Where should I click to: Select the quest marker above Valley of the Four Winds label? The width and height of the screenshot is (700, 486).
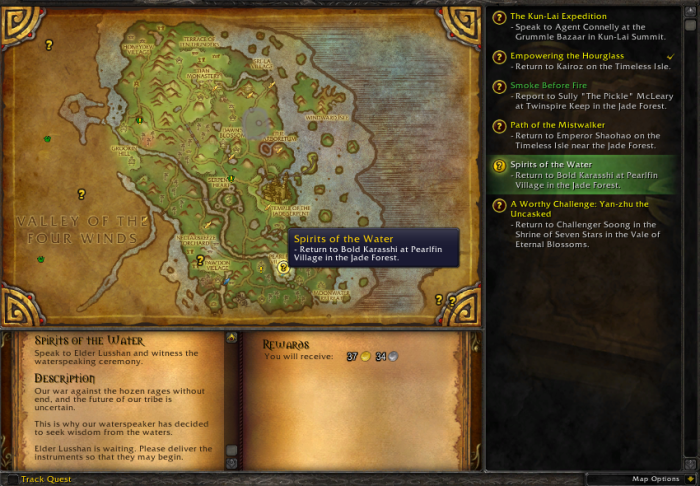tap(81, 194)
